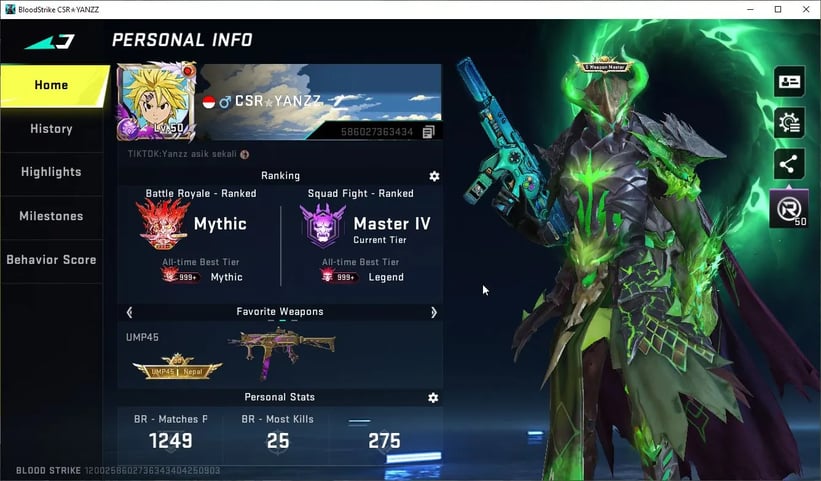Click the back arrow logo button

50,41
